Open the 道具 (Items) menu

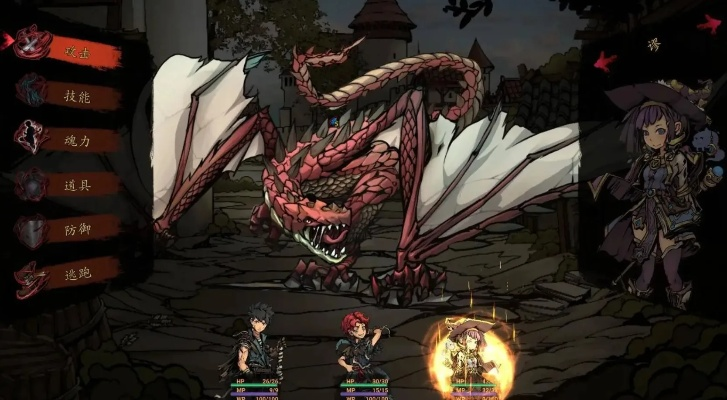78,185
